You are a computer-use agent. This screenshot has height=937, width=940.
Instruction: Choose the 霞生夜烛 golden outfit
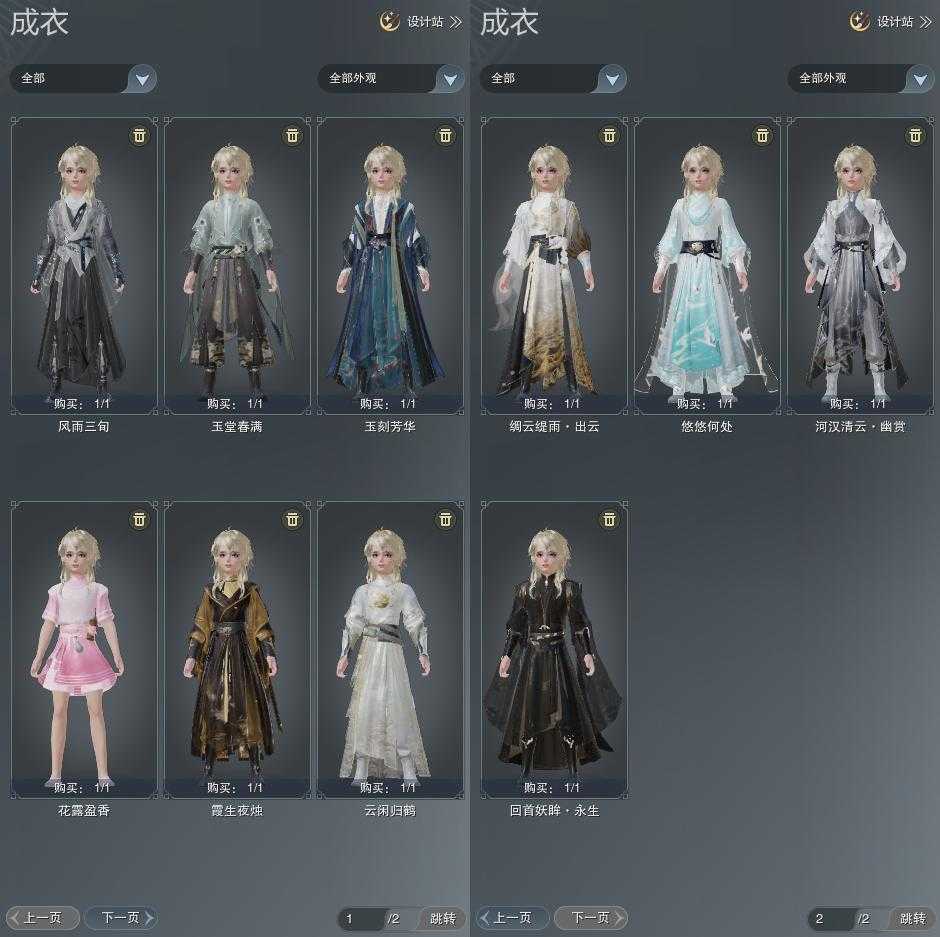[x=237, y=649]
